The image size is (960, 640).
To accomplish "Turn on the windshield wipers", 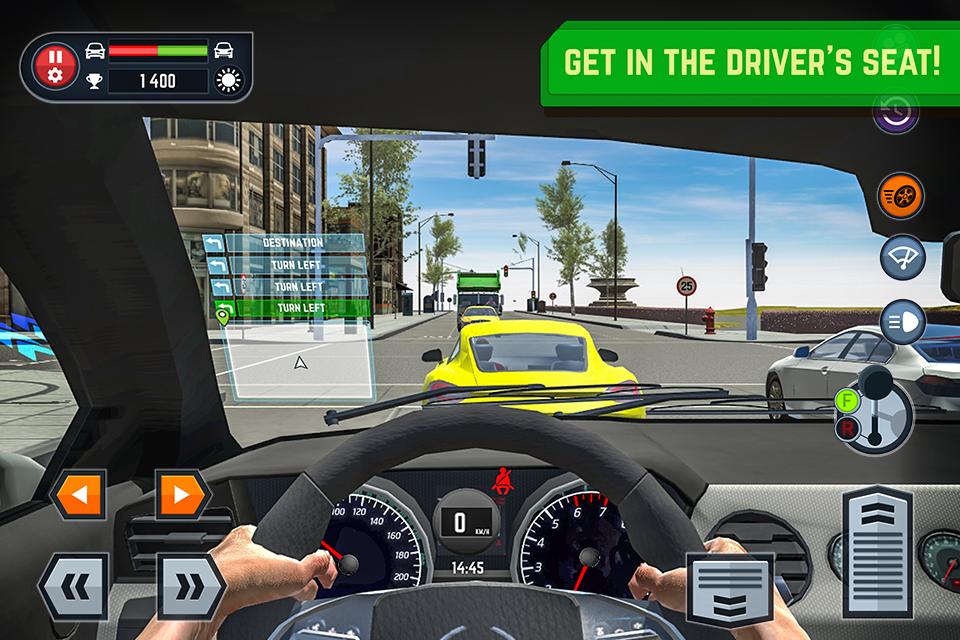I will point(902,257).
